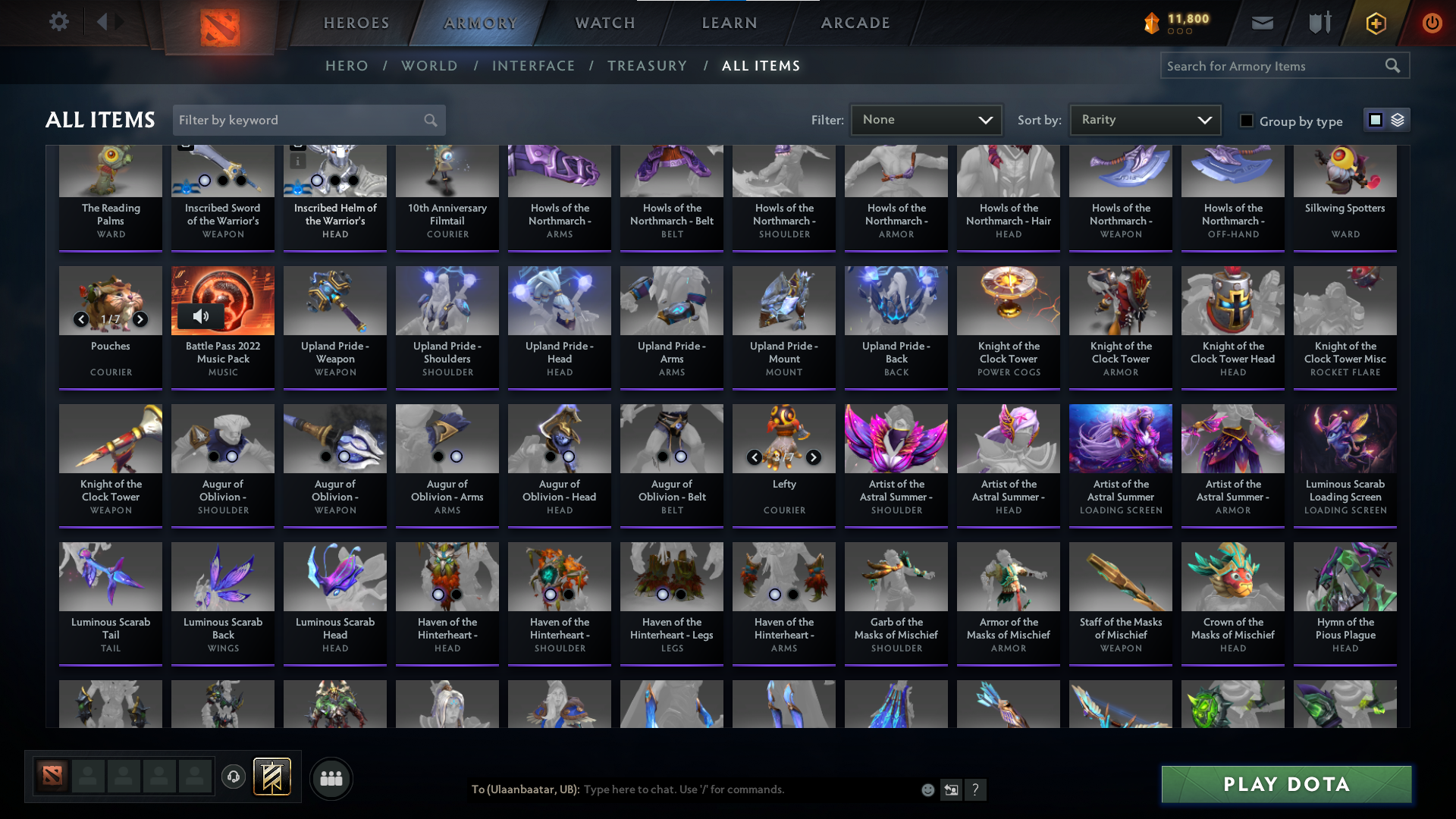The image size is (1456, 819).
Task: Switch to the WATCH tab
Action: pos(603,22)
